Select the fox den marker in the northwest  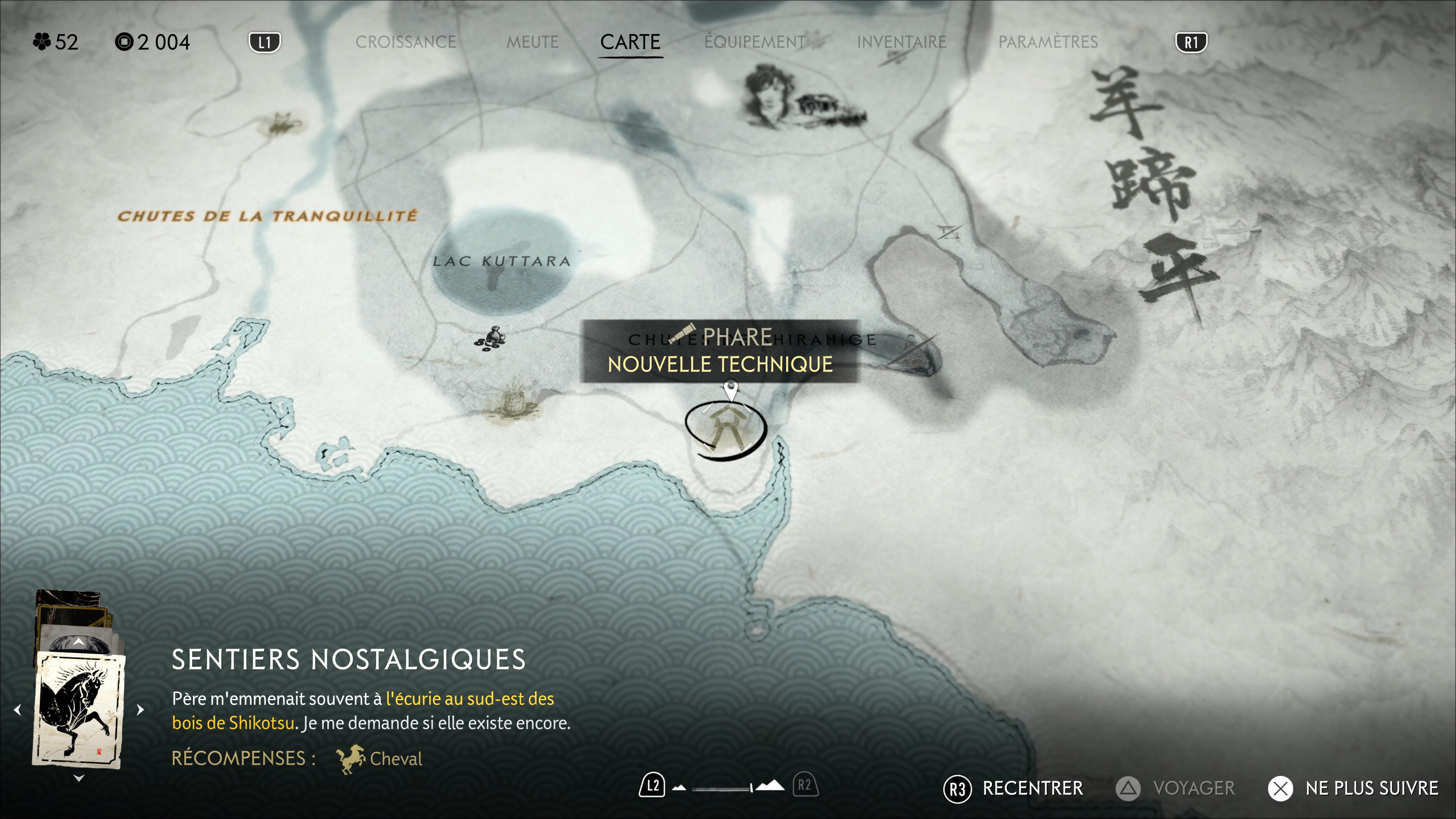(280, 124)
